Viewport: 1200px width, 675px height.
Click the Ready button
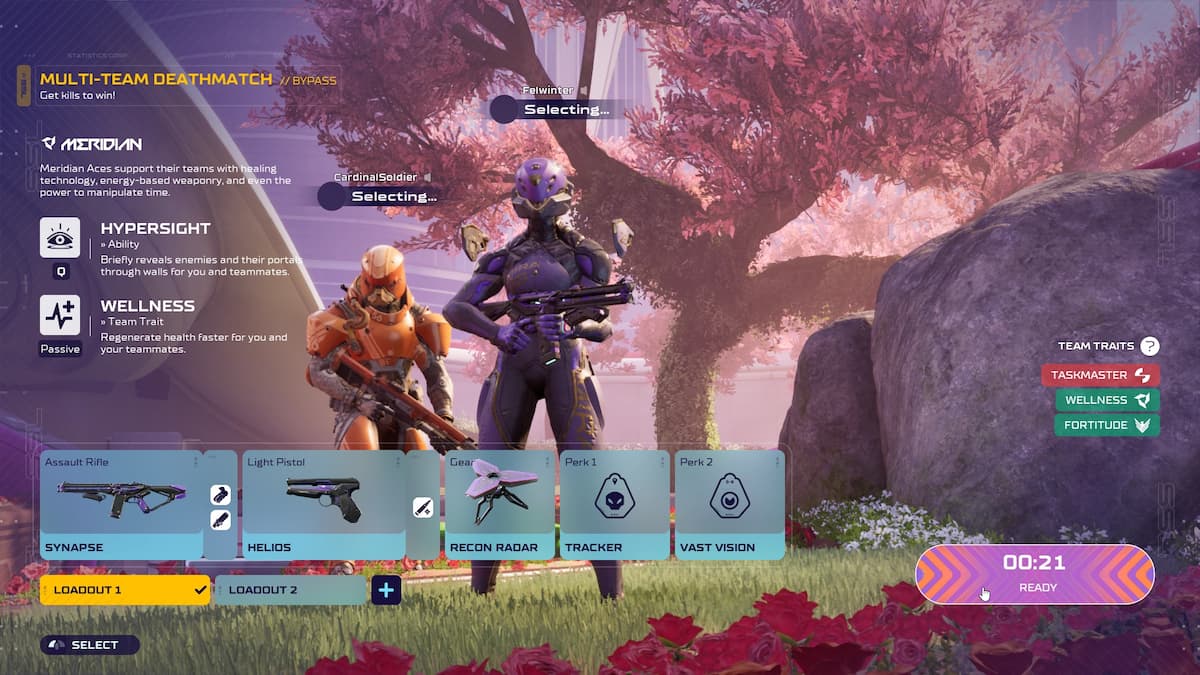tap(1034, 574)
